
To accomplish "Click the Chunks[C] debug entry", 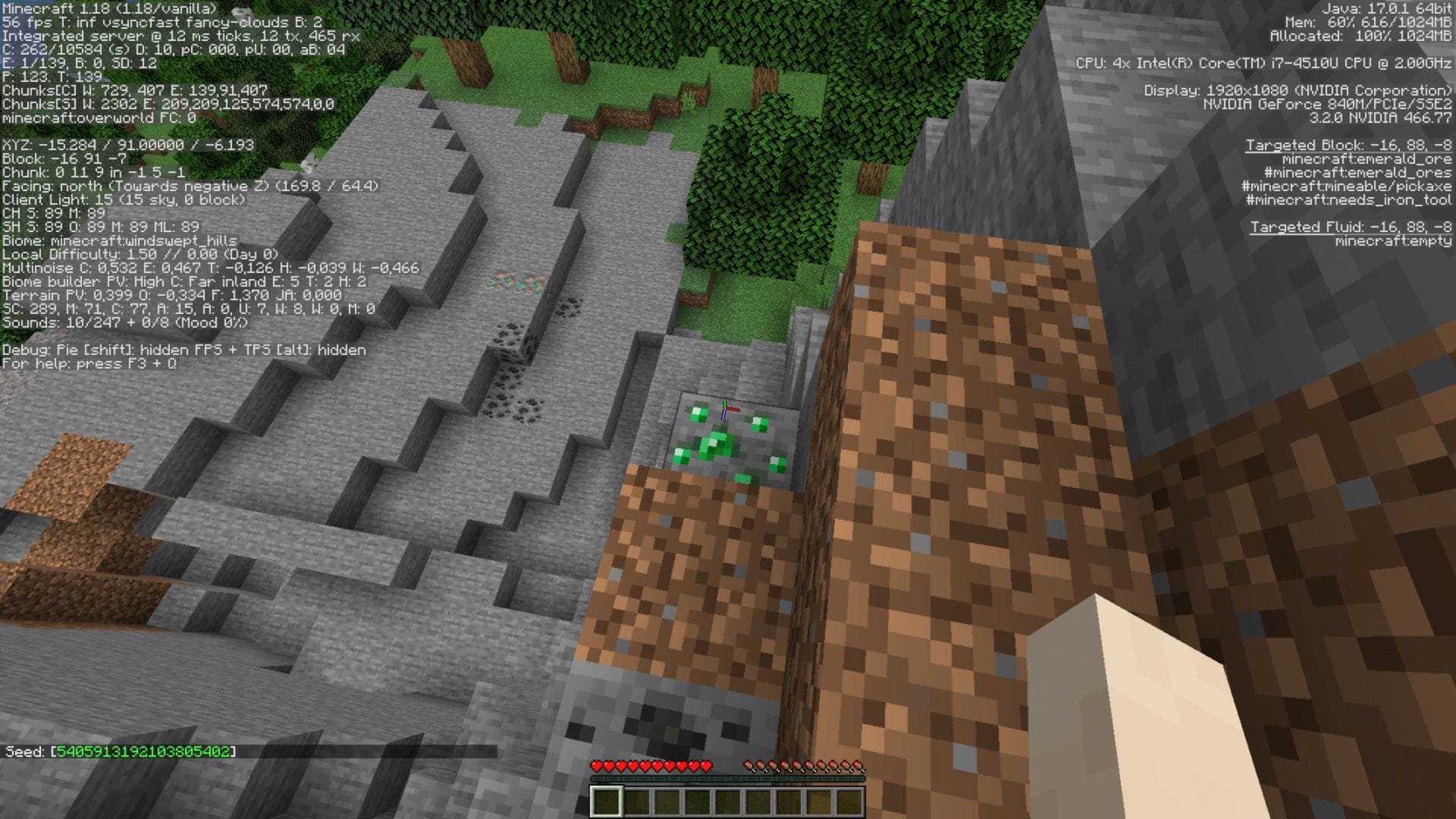I will pos(133,89).
